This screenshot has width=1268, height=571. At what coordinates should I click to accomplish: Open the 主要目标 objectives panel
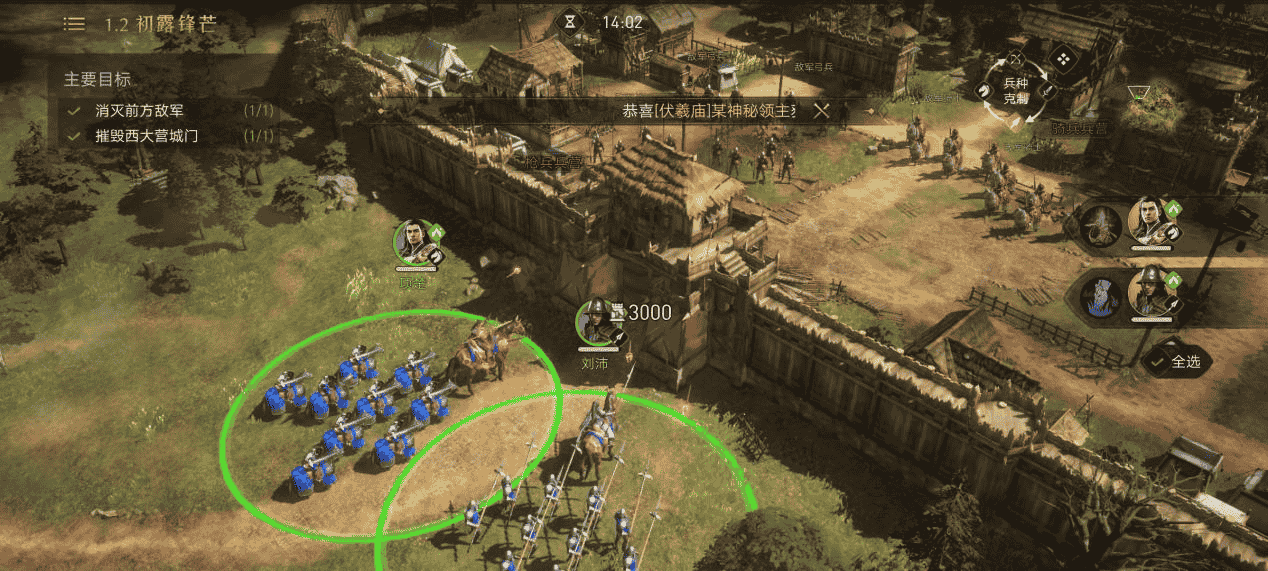[98, 79]
